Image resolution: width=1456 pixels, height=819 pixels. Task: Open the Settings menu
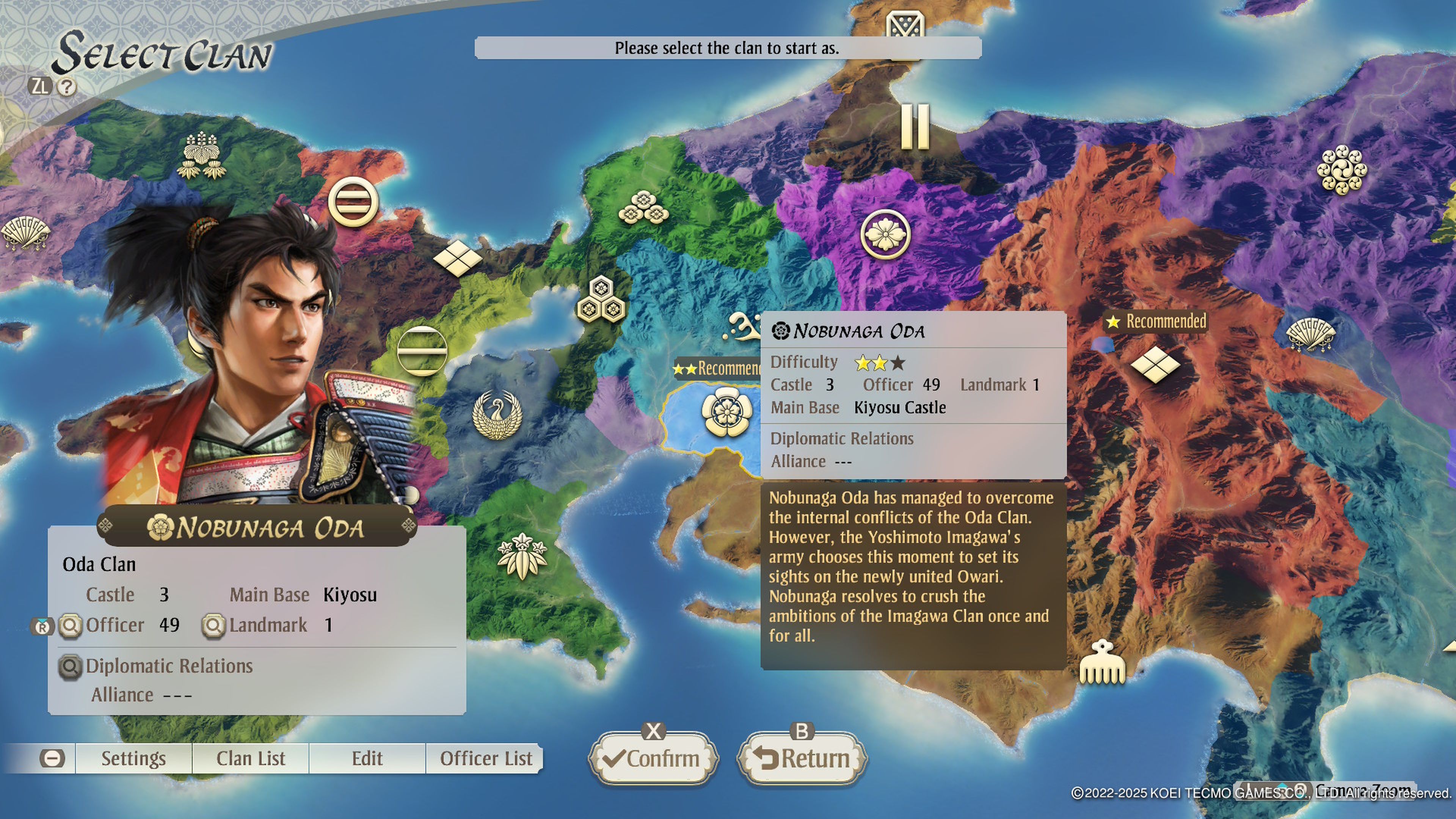tap(134, 758)
